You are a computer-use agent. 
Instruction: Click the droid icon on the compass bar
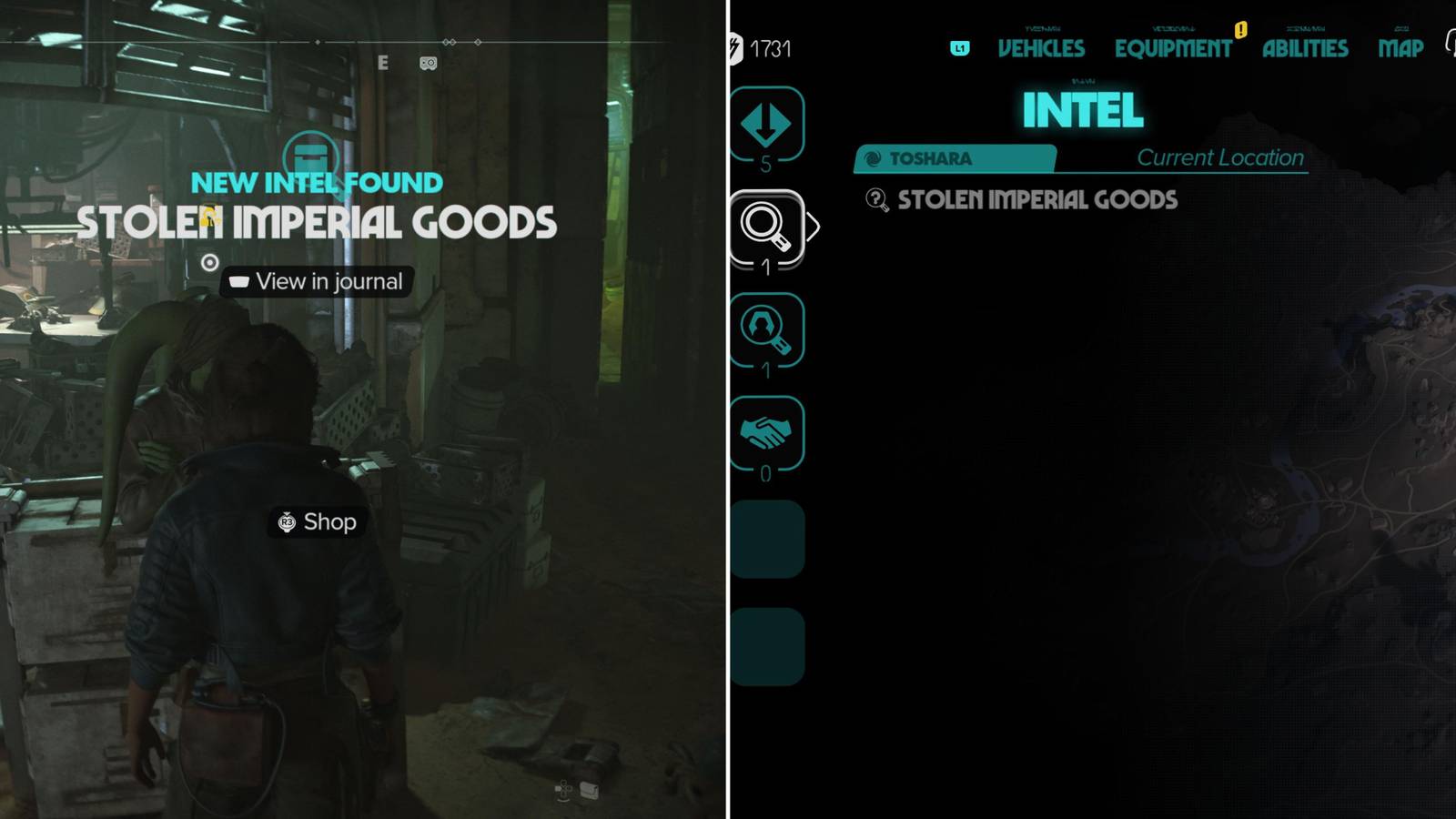pos(427,64)
